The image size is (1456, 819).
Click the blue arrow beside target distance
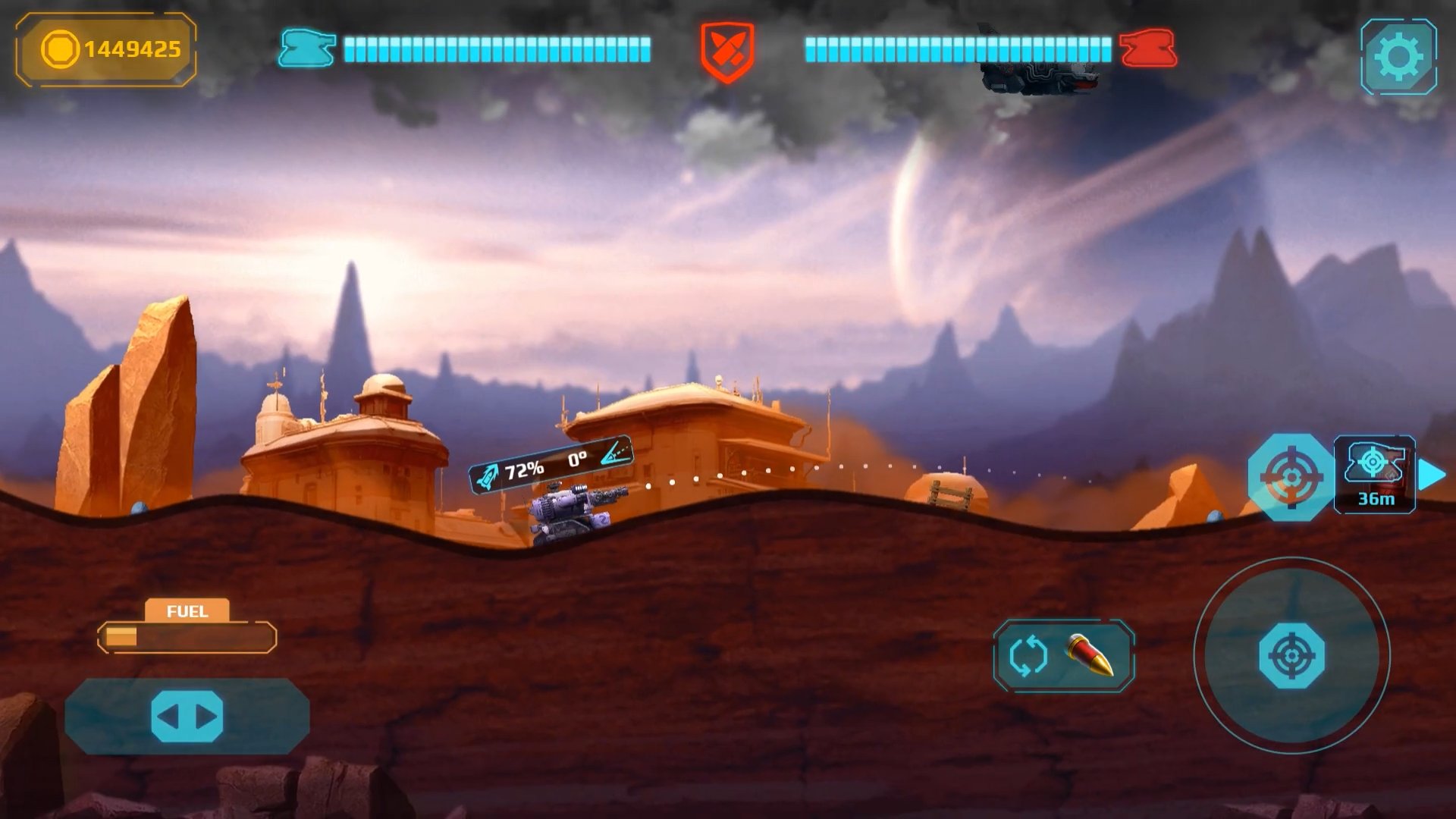[1432, 475]
